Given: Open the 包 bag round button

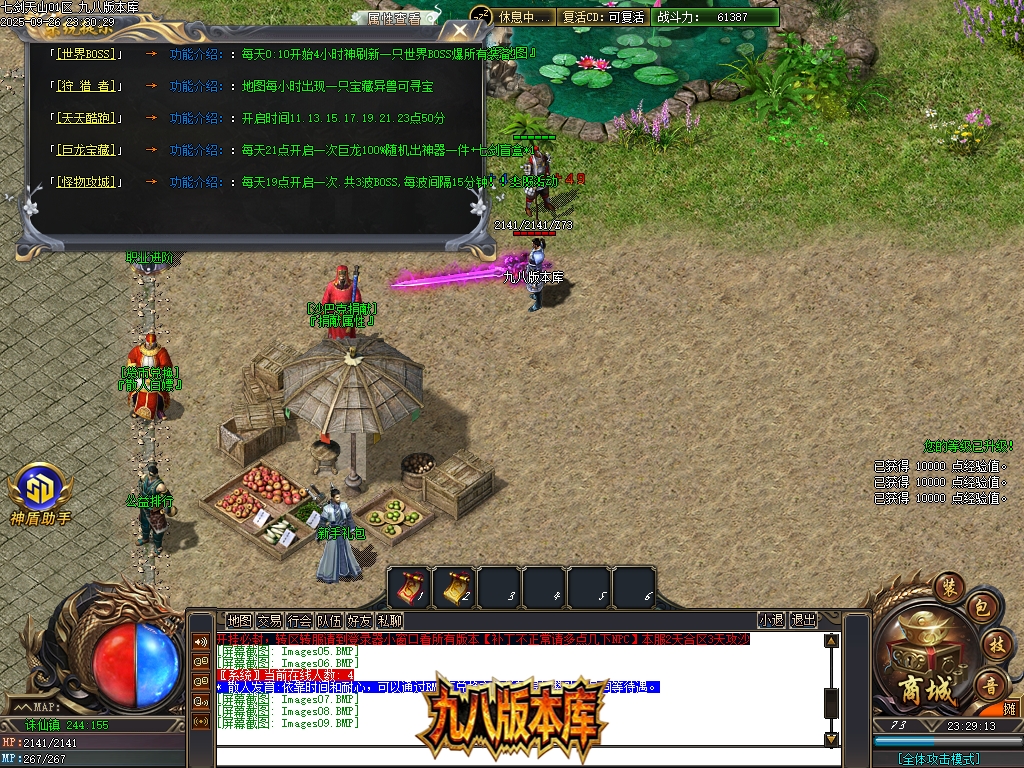Looking at the screenshot, I should [x=981, y=607].
